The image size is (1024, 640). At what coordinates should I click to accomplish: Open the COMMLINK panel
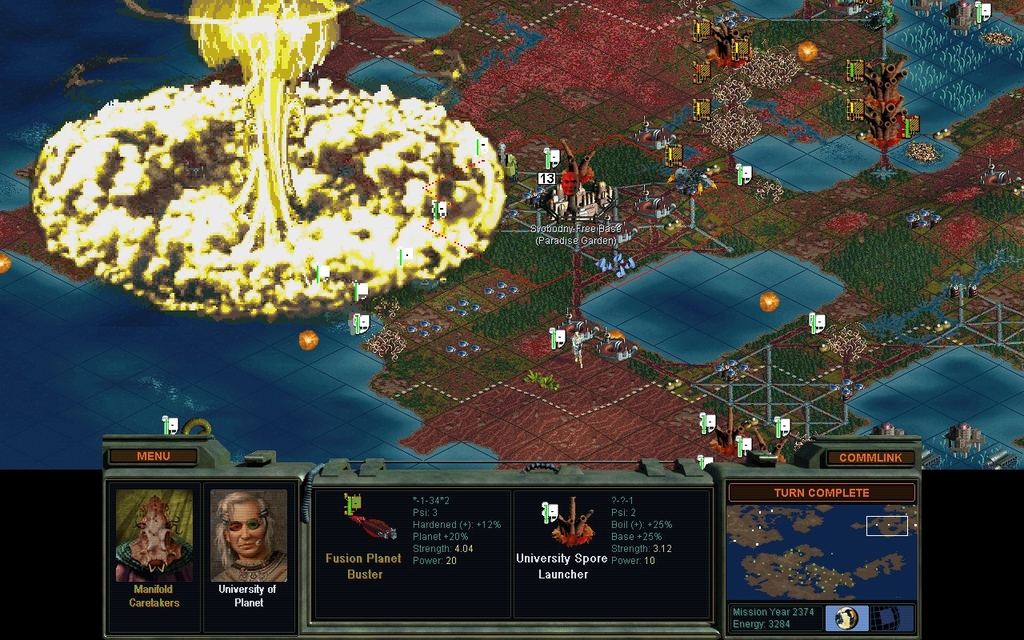point(870,458)
